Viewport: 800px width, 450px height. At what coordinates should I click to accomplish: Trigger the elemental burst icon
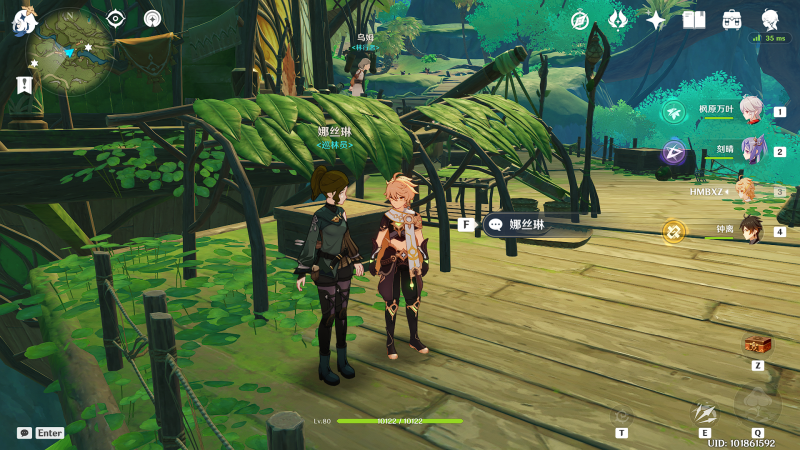[x=757, y=406]
